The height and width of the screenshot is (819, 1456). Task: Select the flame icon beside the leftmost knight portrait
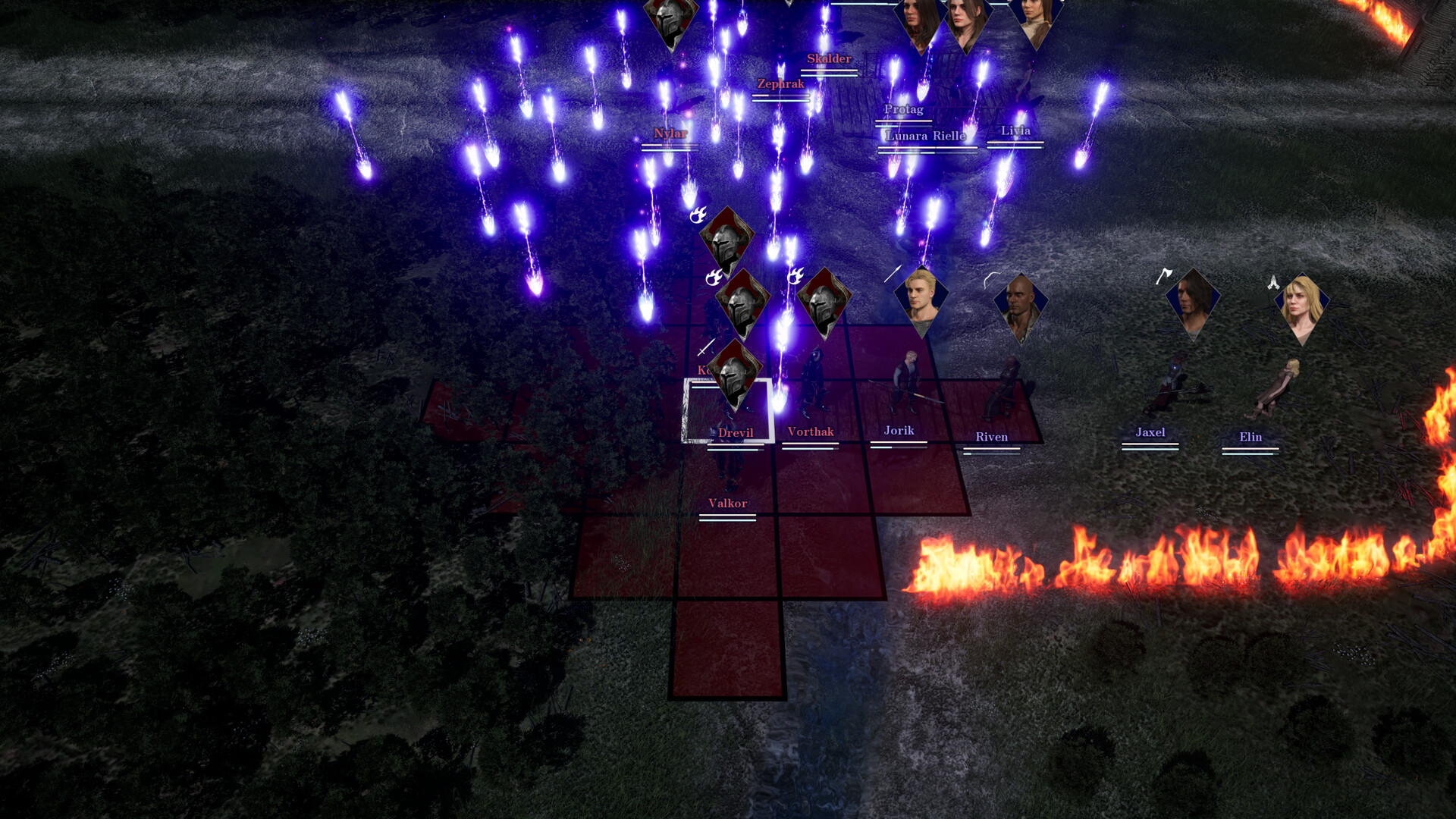pyautogui.click(x=714, y=277)
